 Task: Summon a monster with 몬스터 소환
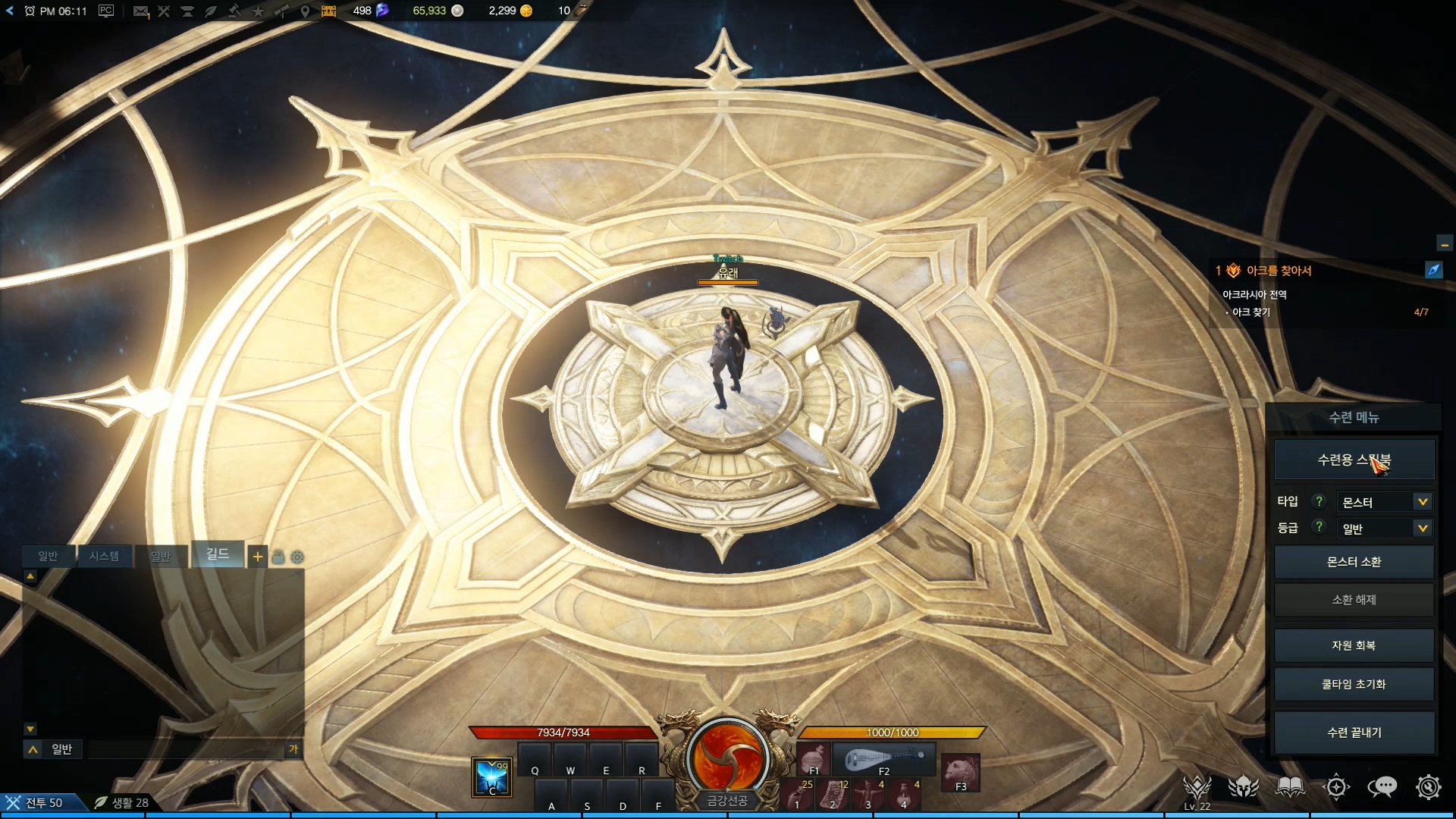[x=1354, y=562]
